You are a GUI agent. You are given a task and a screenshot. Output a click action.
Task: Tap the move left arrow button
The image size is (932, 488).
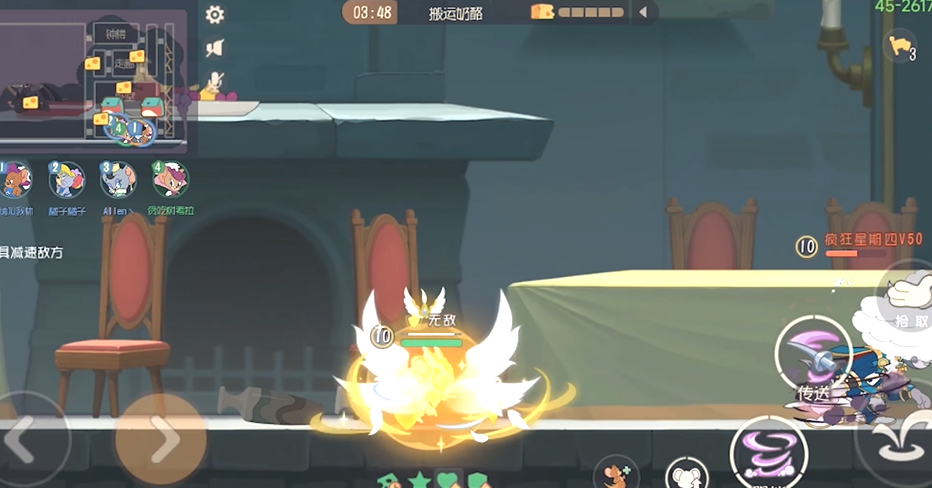tap(25, 438)
